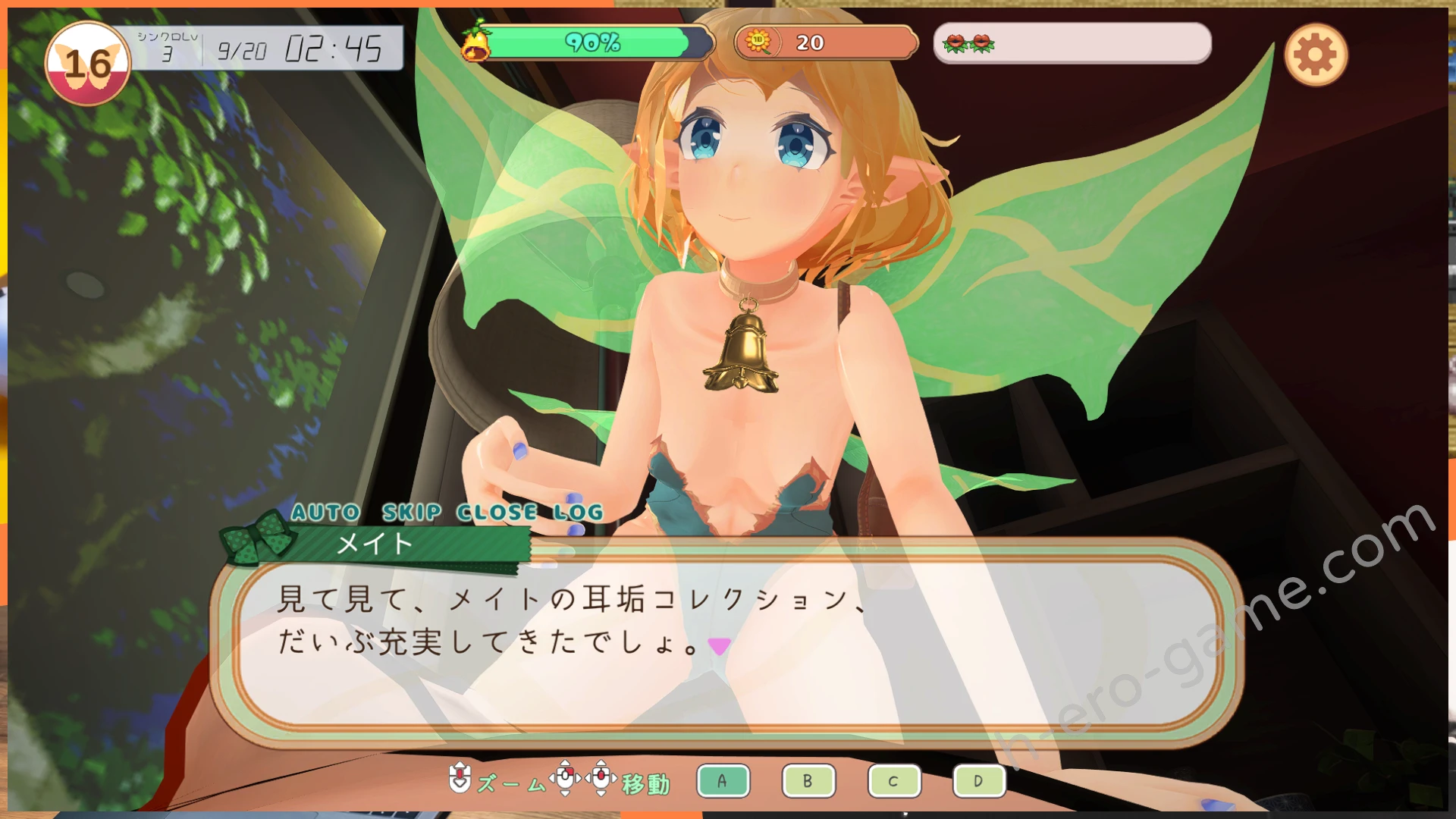Toggle AUTO dialogue advance

[325, 513]
